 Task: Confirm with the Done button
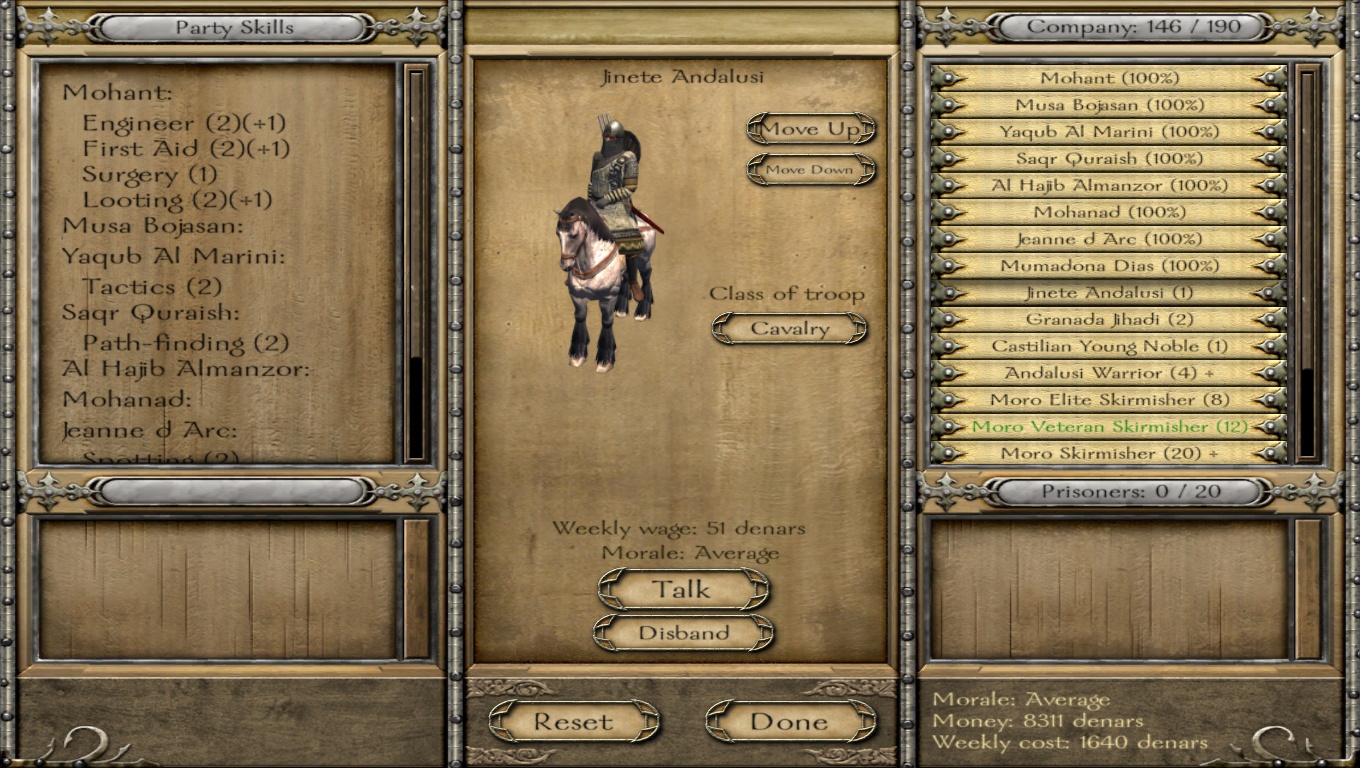(789, 721)
